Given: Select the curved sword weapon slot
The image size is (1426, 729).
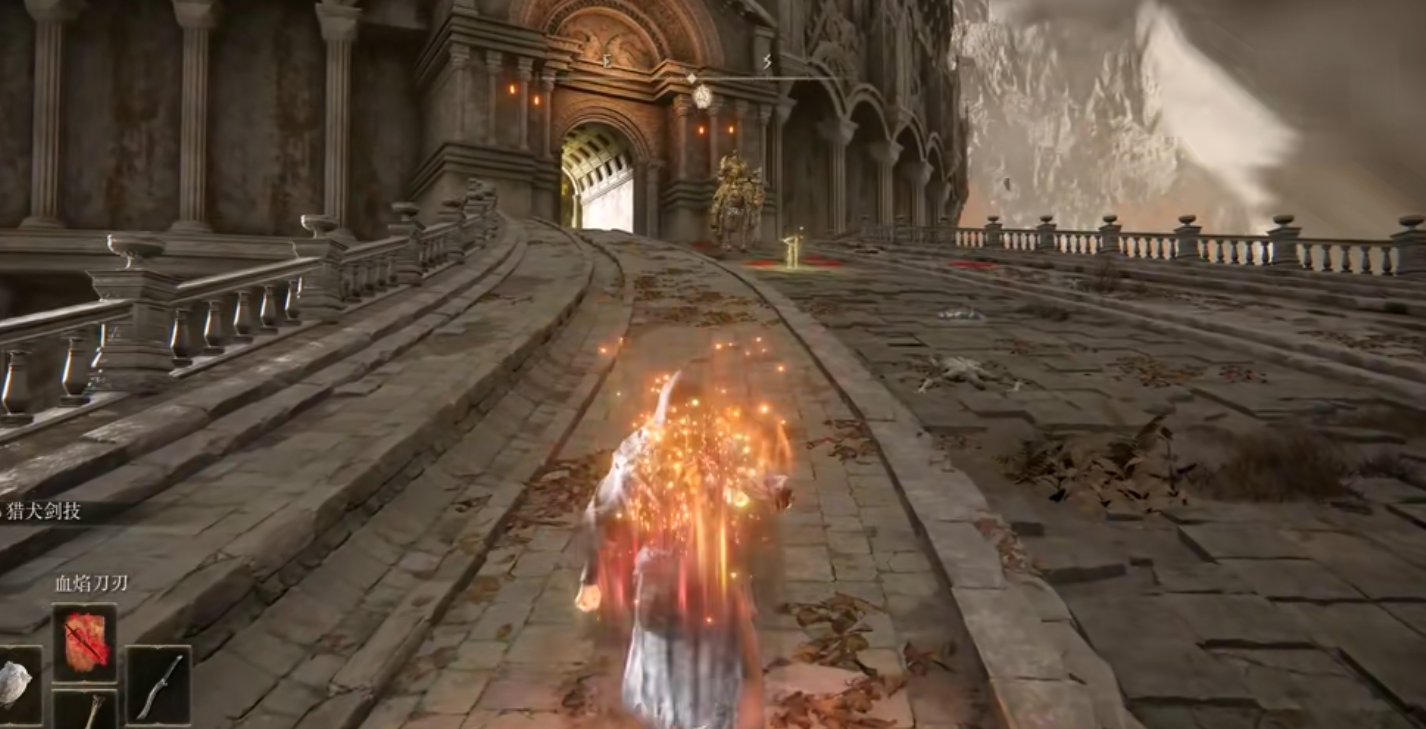Looking at the screenshot, I should (158, 685).
